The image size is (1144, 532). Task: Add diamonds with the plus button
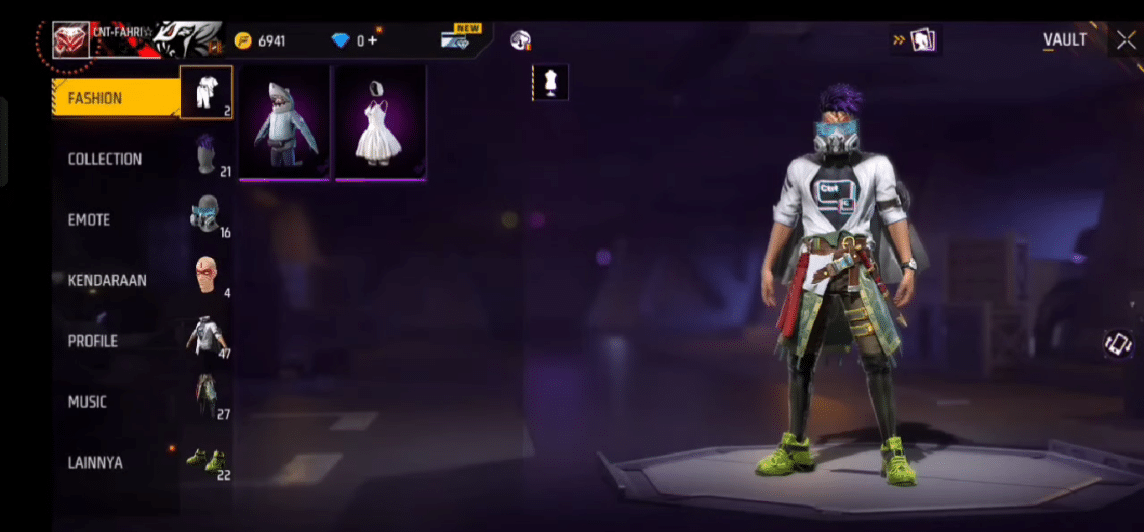coord(372,41)
